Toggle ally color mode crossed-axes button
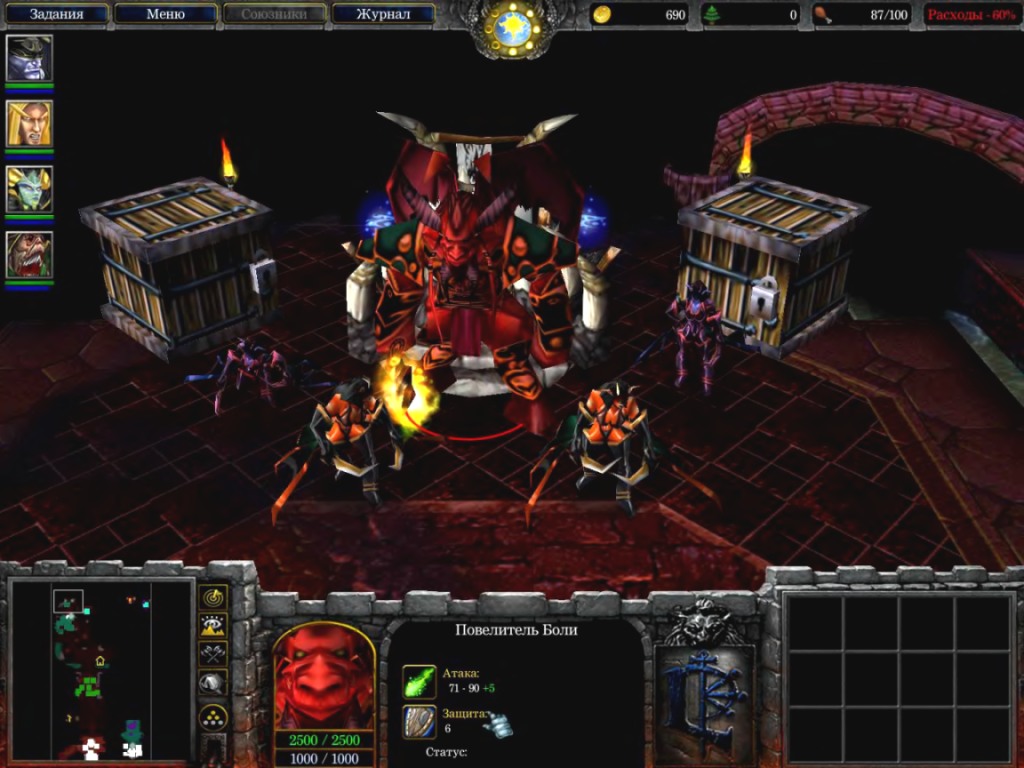This screenshot has height=768, width=1024. pyautogui.click(x=213, y=654)
